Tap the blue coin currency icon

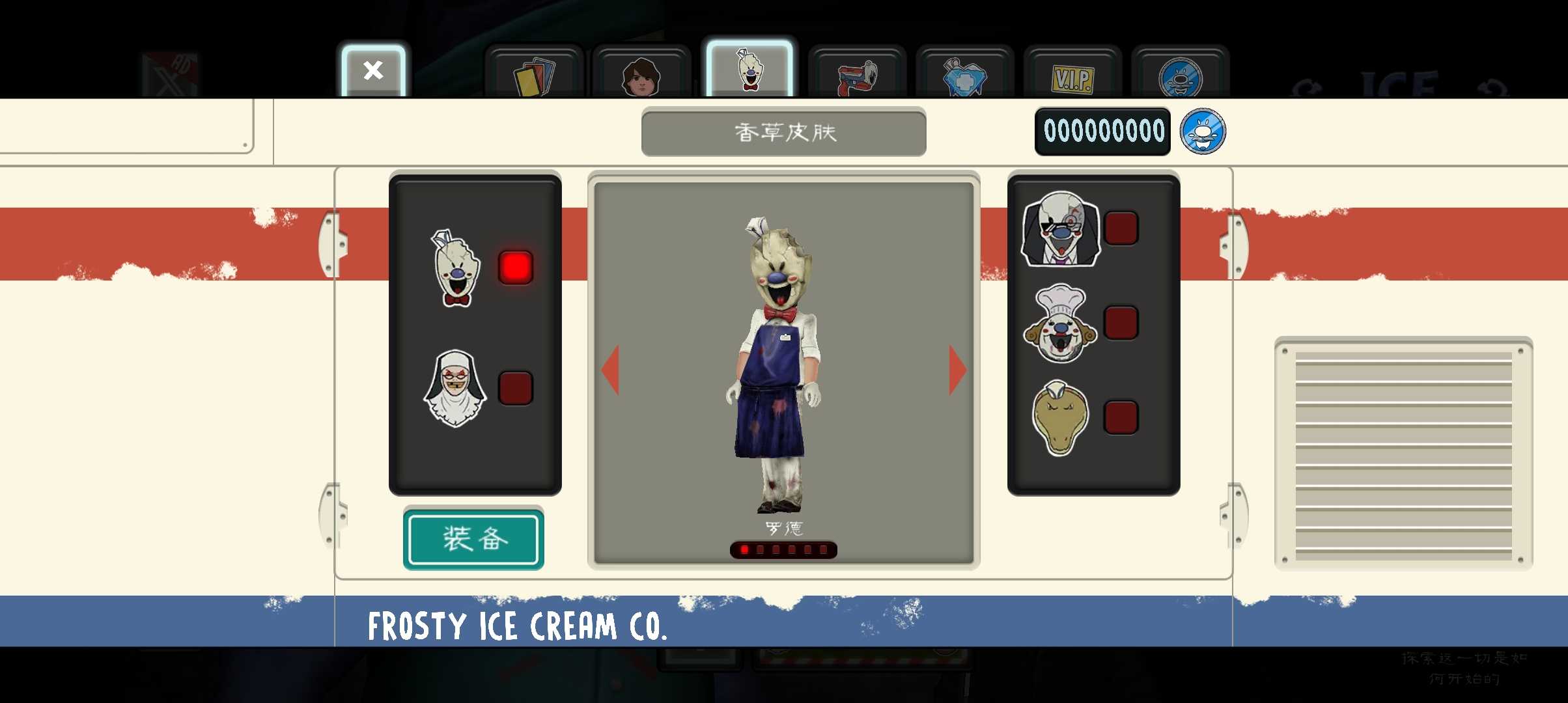(1203, 131)
